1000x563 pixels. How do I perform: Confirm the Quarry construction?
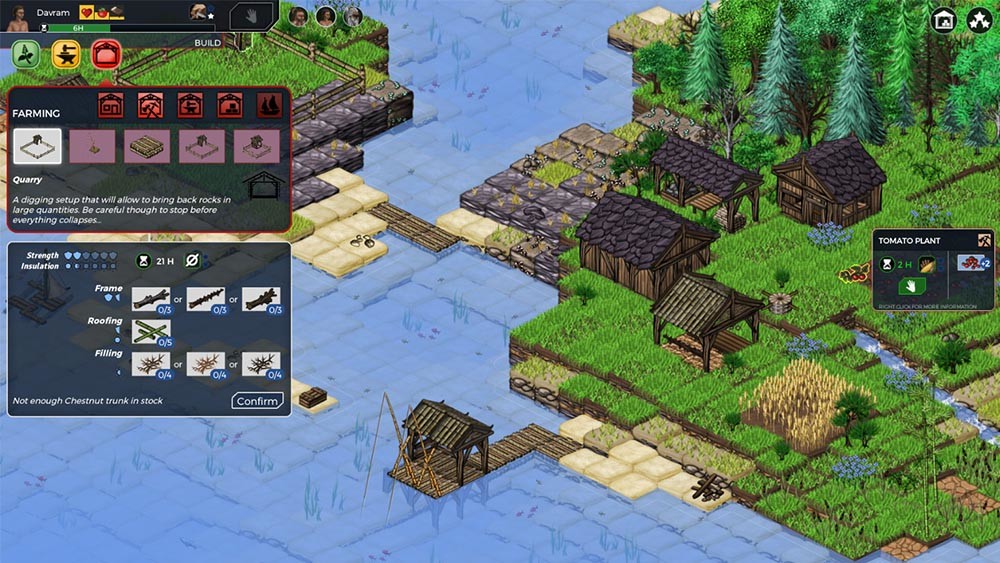tap(258, 401)
